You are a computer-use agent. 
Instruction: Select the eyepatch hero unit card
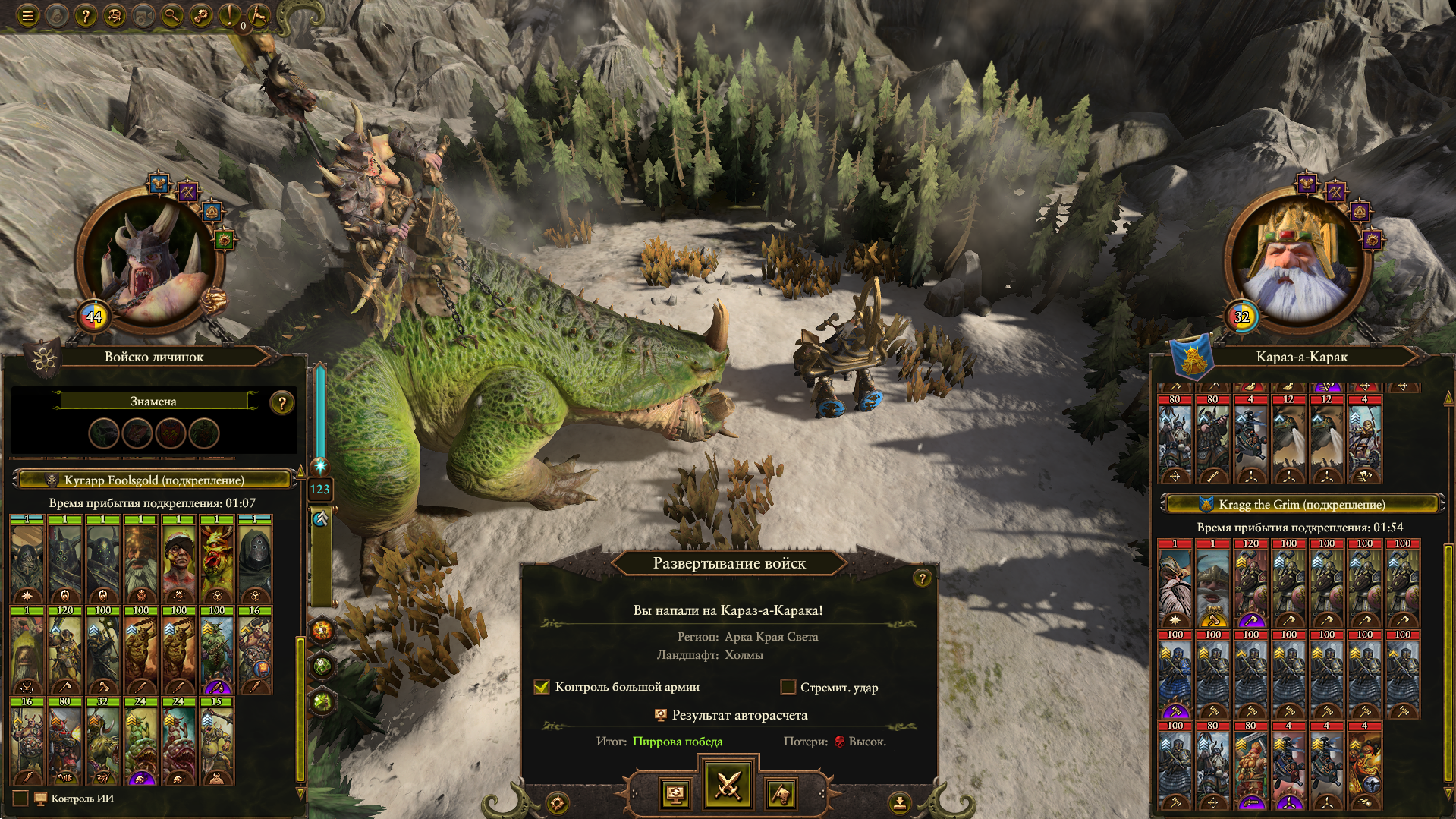179,562
